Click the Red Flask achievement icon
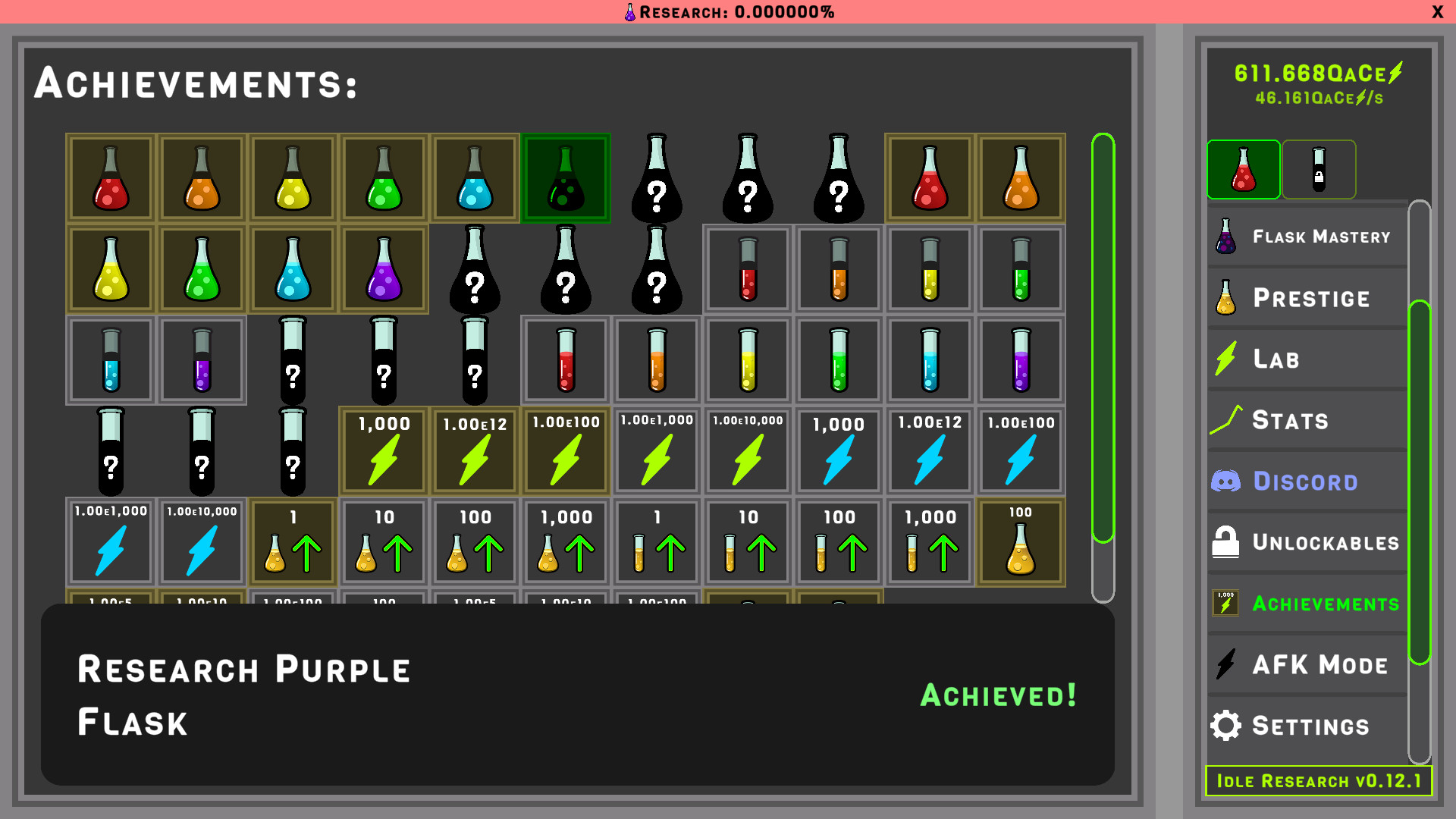1456x819 pixels. click(110, 177)
